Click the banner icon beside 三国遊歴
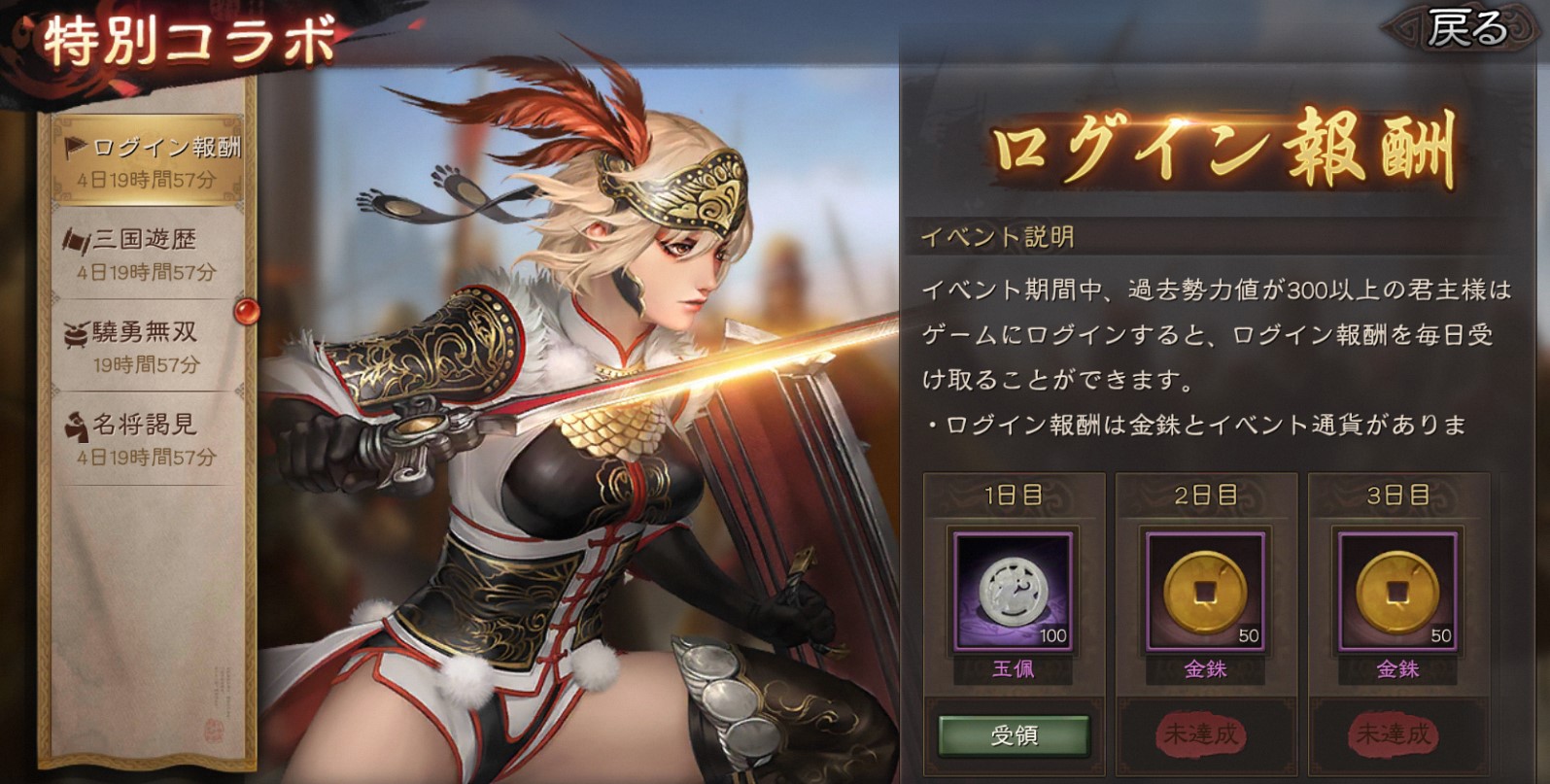The width and height of the screenshot is (1550, 784). [x=77, y=240]
